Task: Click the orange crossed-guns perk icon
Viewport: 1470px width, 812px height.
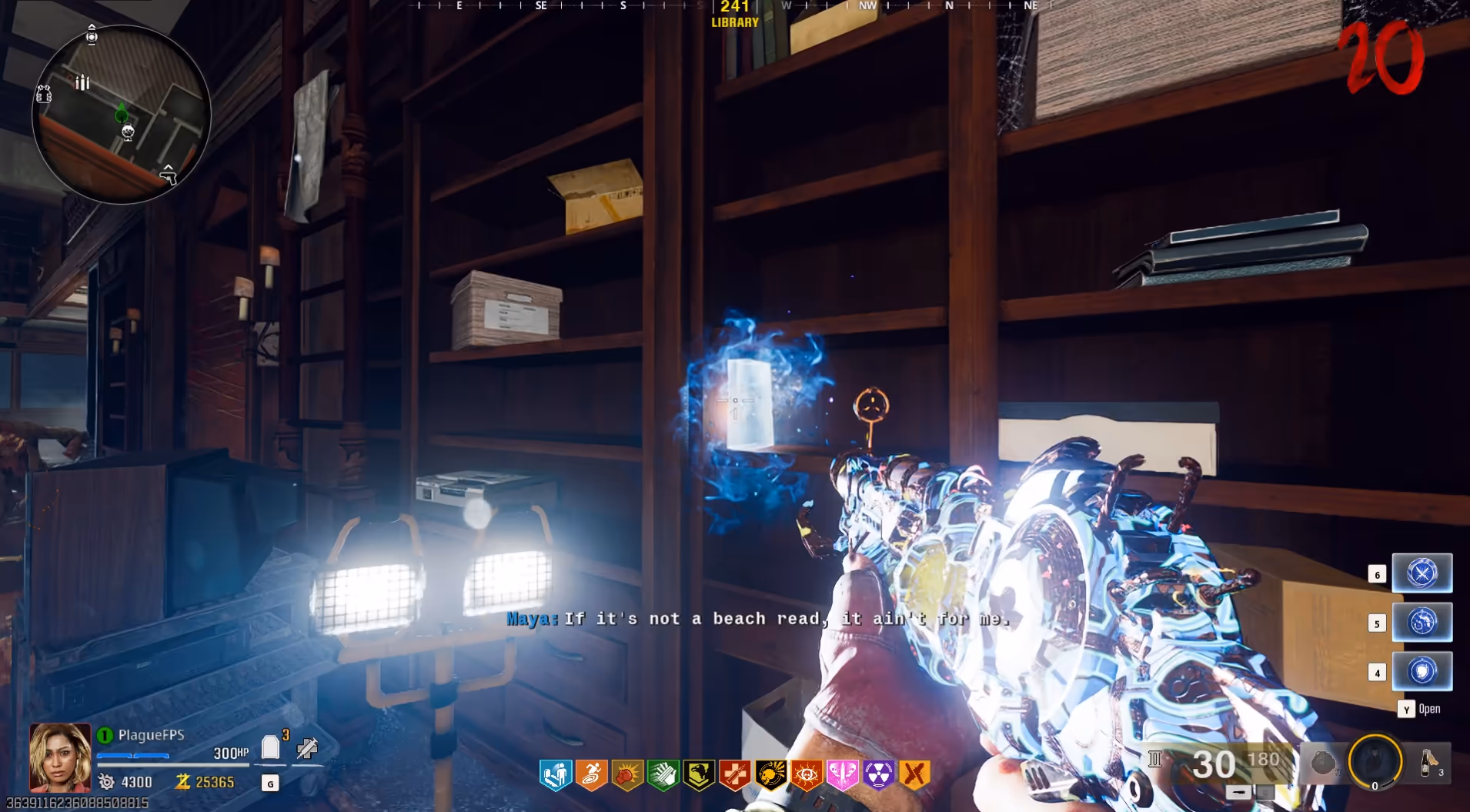Action: coord(914,775)
